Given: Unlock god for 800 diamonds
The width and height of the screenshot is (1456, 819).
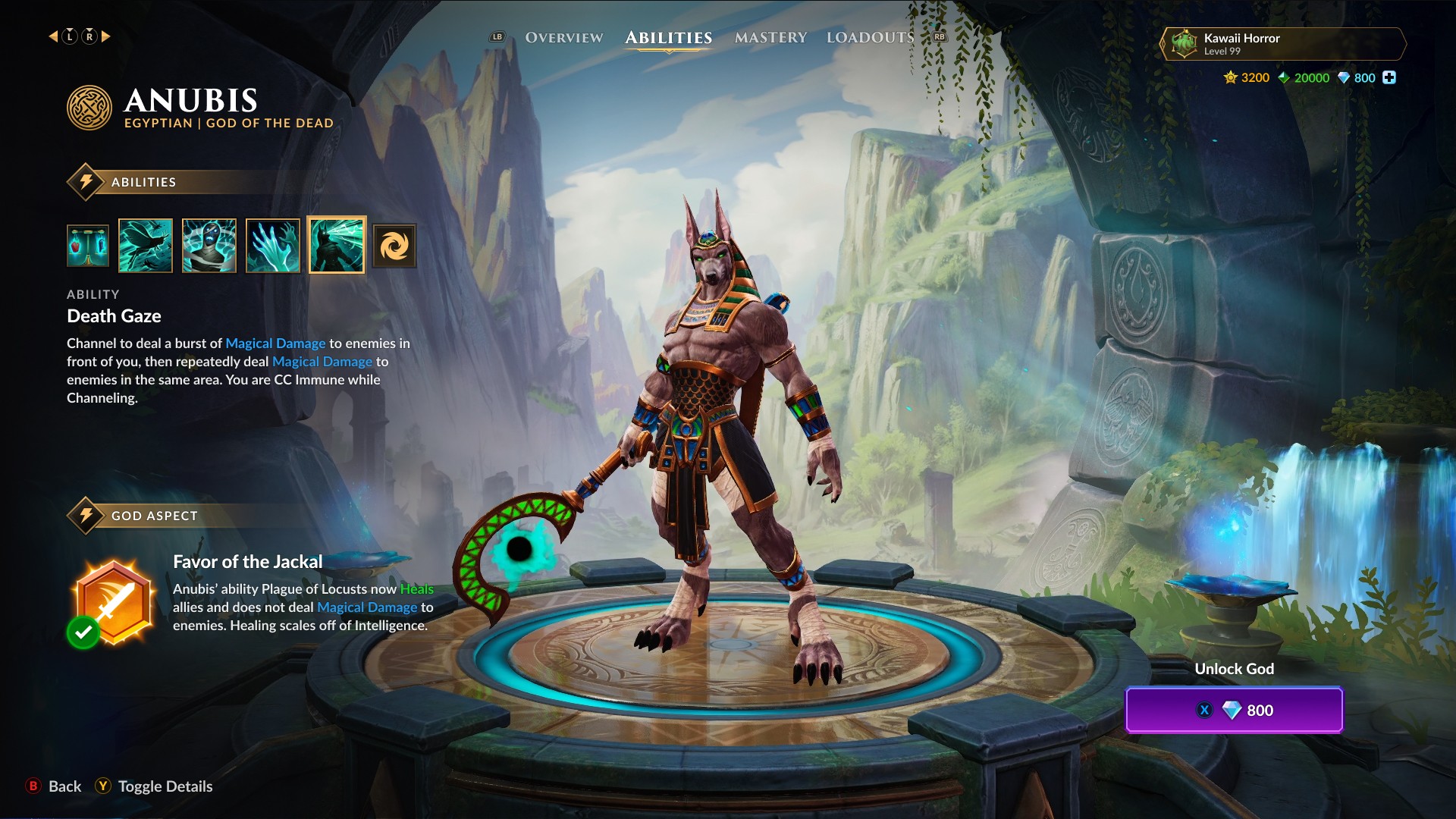Looking at the screenshot, I should pyautogui.click(x=1234, y=710).
